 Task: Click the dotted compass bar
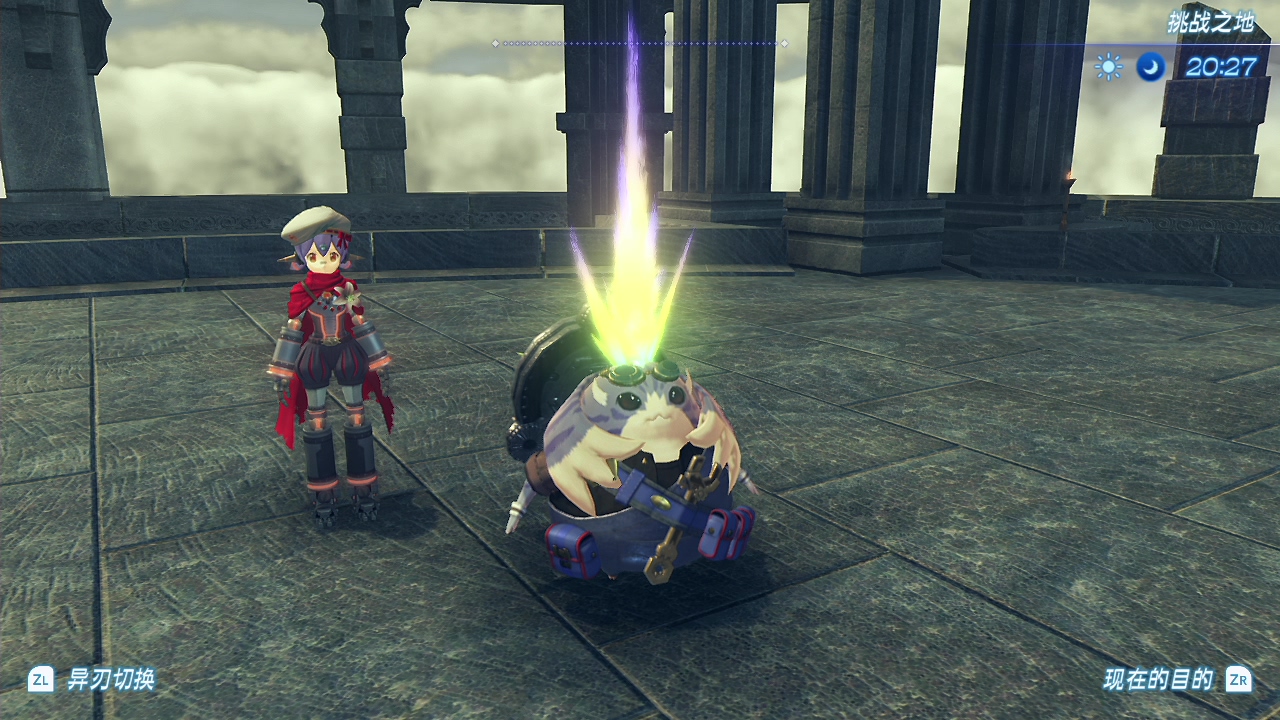pos(639,43)
